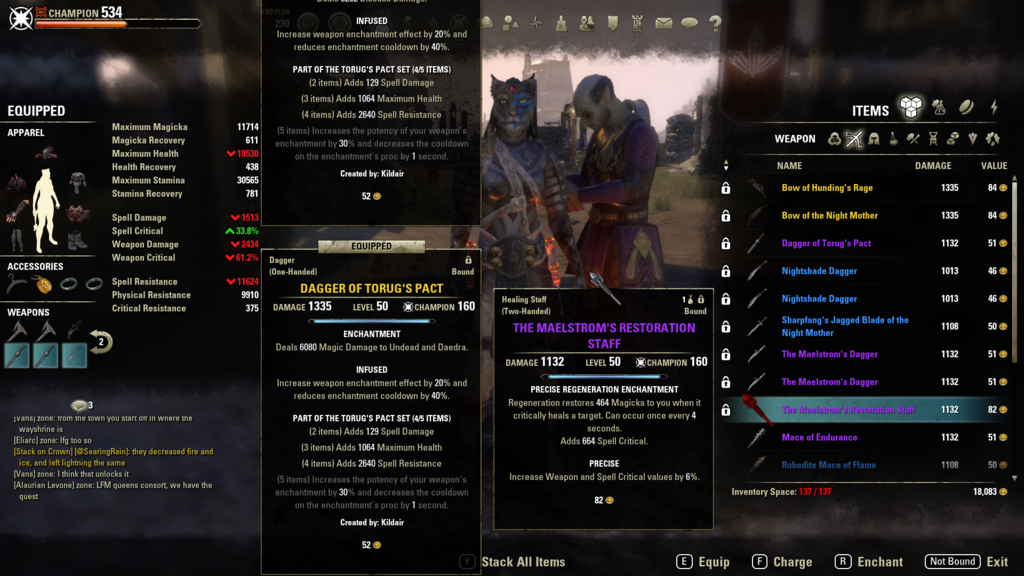The image size is (1024, 576).
Task: Pick Mace of Endurance from inventory list
Action: click(x=819, y=437)
